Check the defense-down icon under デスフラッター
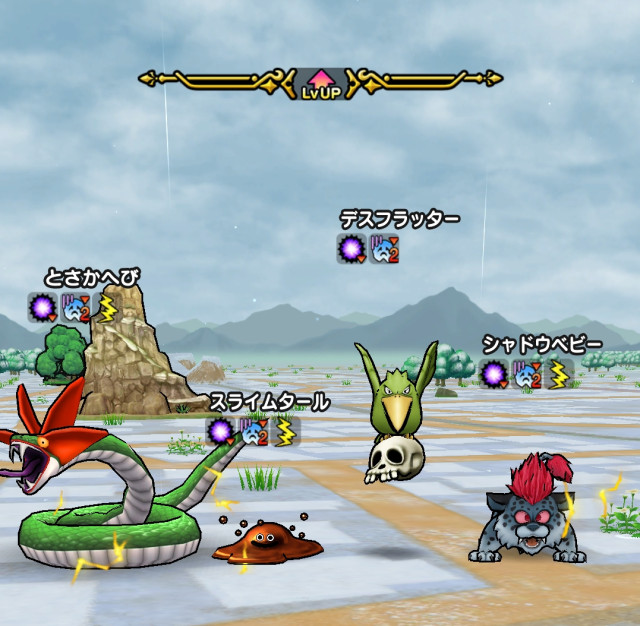The image size is (640, 626). pos(385,249)
